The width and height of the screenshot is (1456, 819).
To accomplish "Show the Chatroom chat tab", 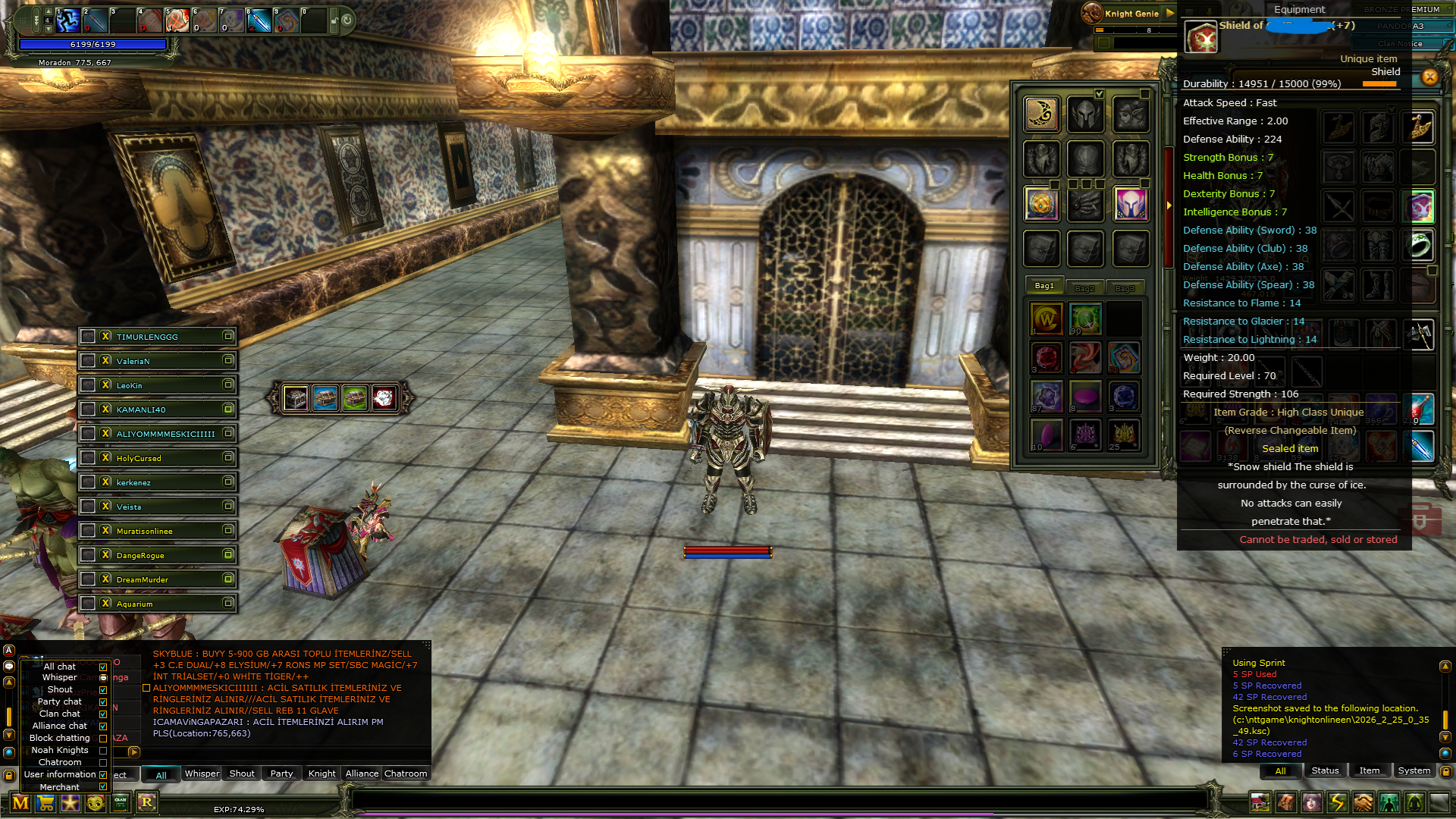I will click(406, 773).
